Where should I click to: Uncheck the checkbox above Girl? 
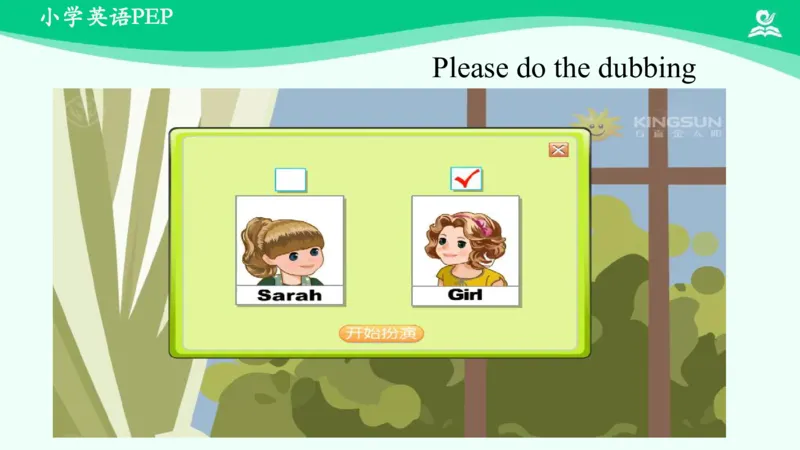click(466, 180)
